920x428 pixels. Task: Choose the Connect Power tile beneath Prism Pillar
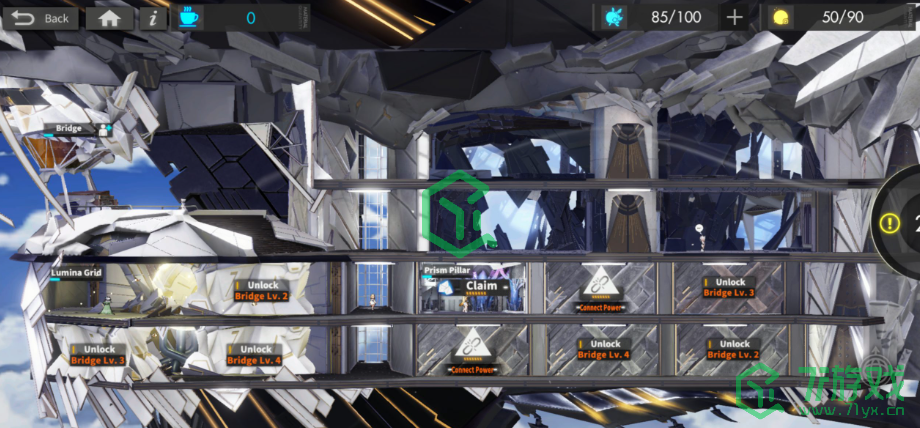coord(472,353)
